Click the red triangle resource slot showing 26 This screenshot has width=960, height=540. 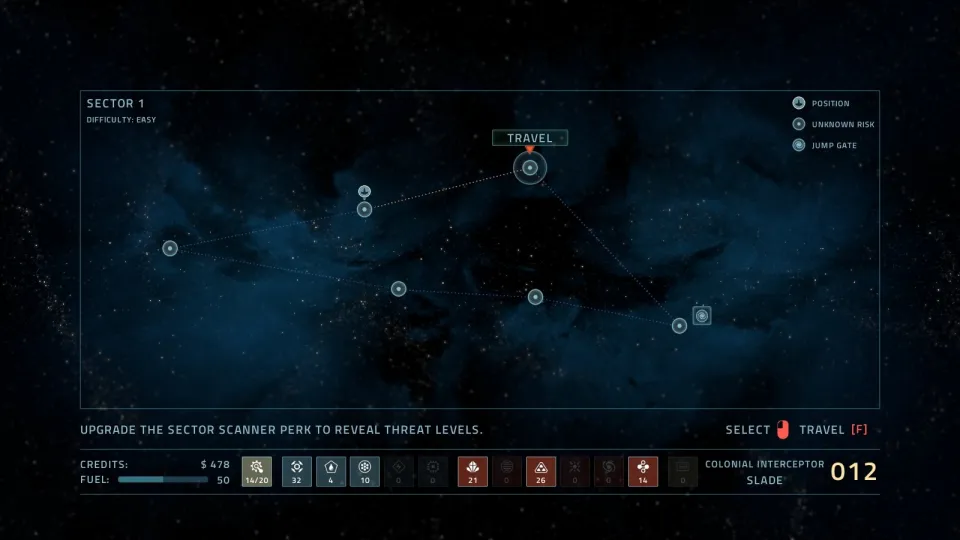(541, 471)
